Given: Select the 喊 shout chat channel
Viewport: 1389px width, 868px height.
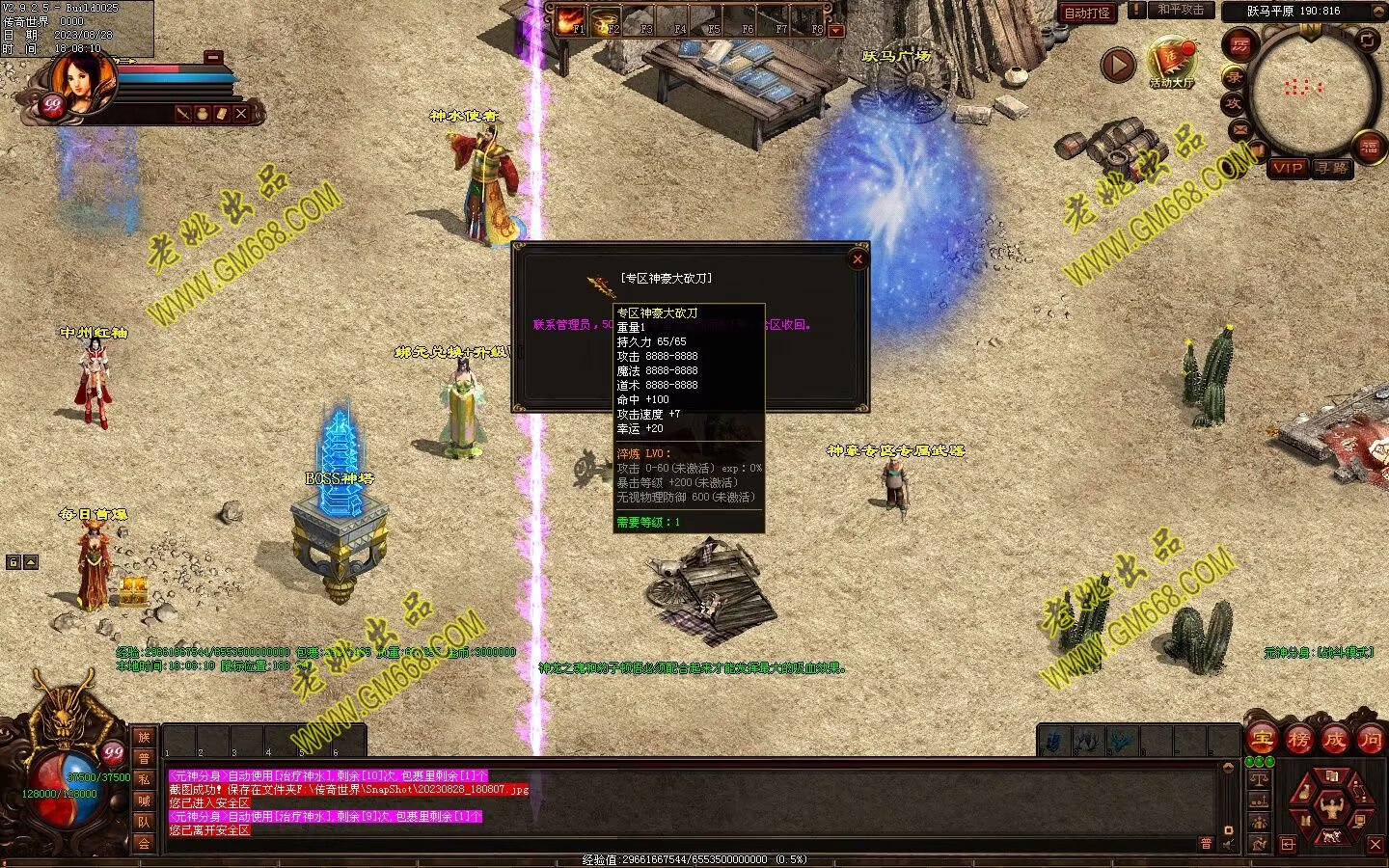Looking at the screenshot, I should click(x=144, y=800).
